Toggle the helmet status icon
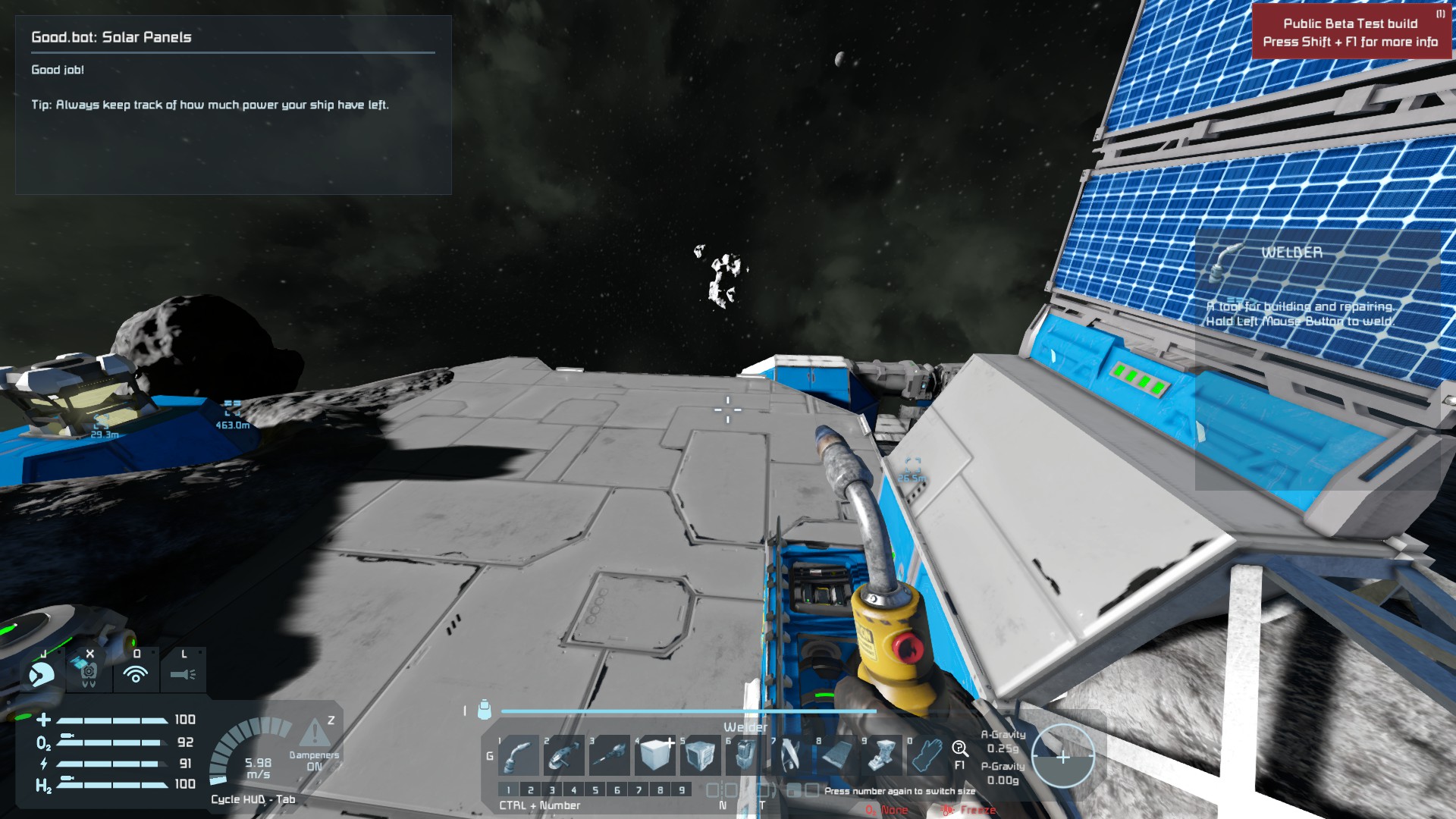The height and width of the screenshot is (819, 1456). coord(41,673)
